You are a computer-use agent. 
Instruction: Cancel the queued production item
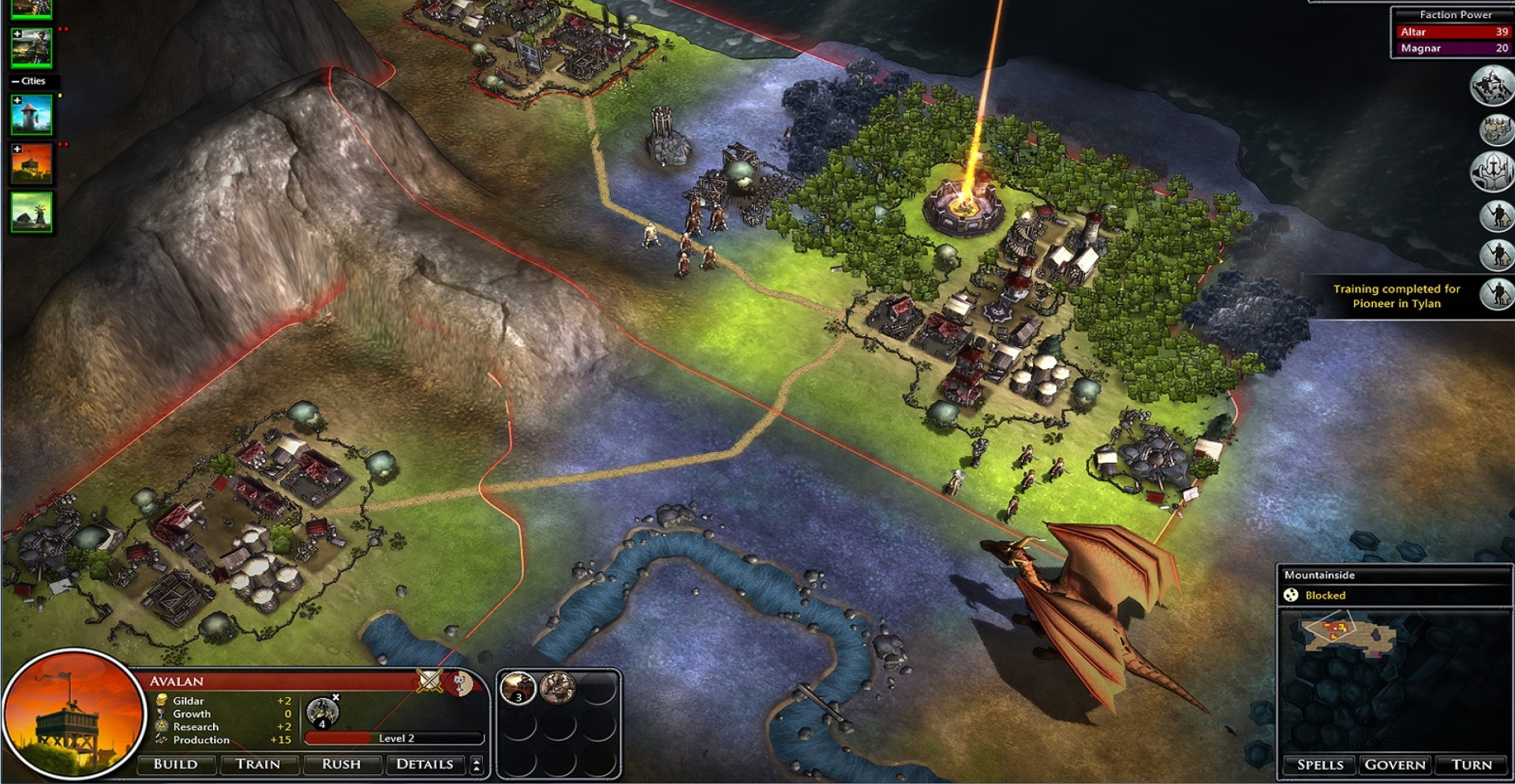click(336, 697)
